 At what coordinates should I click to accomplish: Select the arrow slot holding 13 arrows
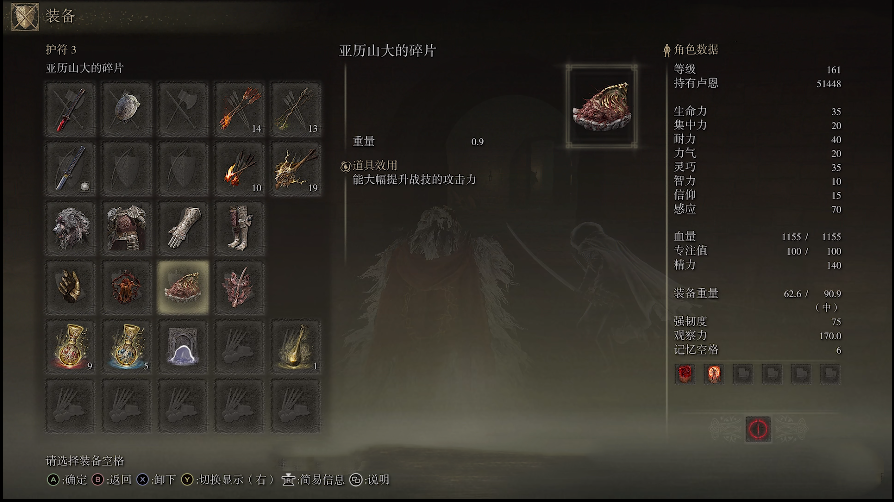tap(297, 109)
